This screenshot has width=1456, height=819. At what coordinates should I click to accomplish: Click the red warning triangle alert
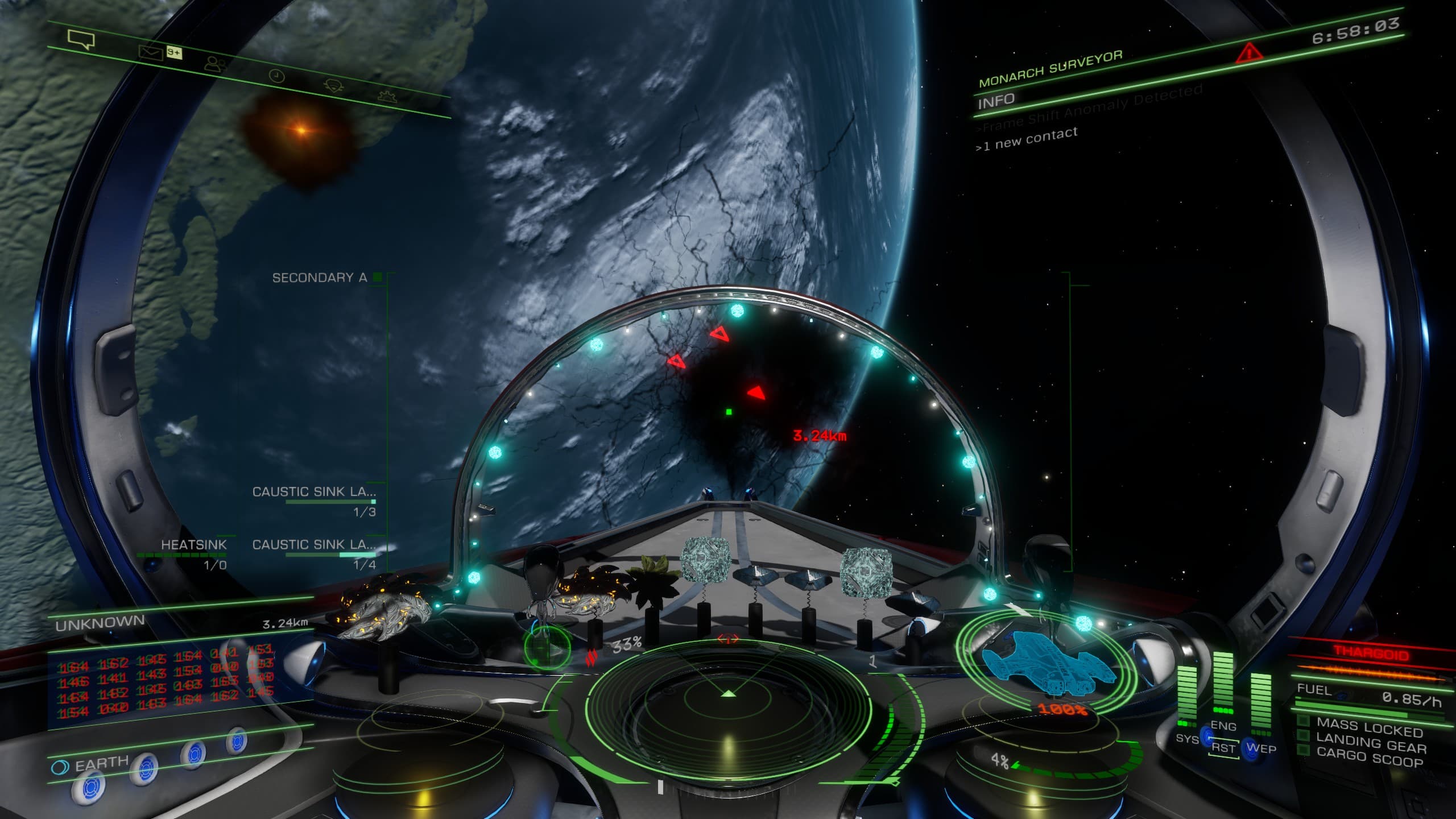(x=1249, y=53)
